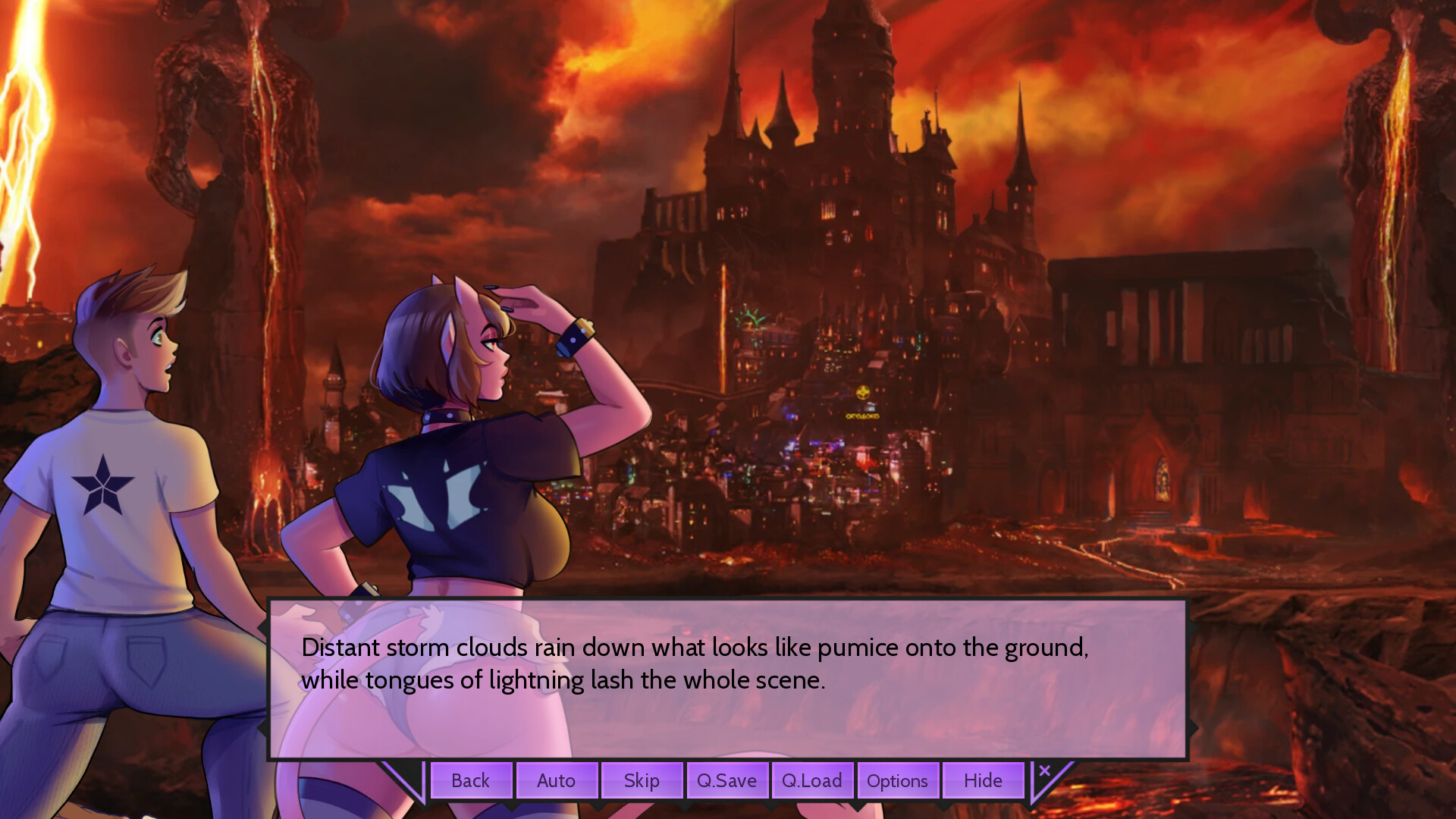Enable Auto mode for text advancement
Viewport: 1456px width, 819px height.
pos(557,780)
